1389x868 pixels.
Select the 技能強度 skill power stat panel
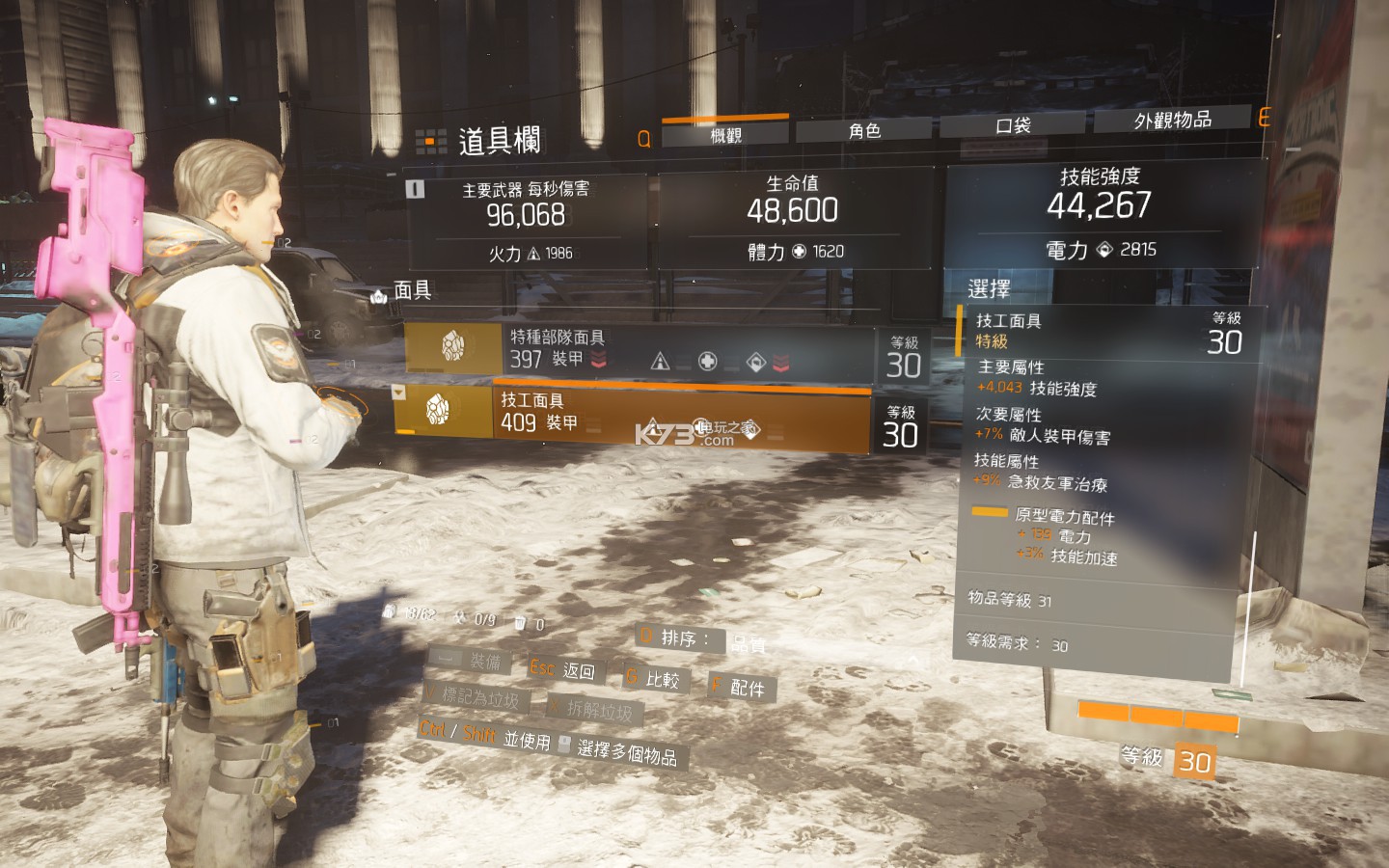tap(1100, 212)
